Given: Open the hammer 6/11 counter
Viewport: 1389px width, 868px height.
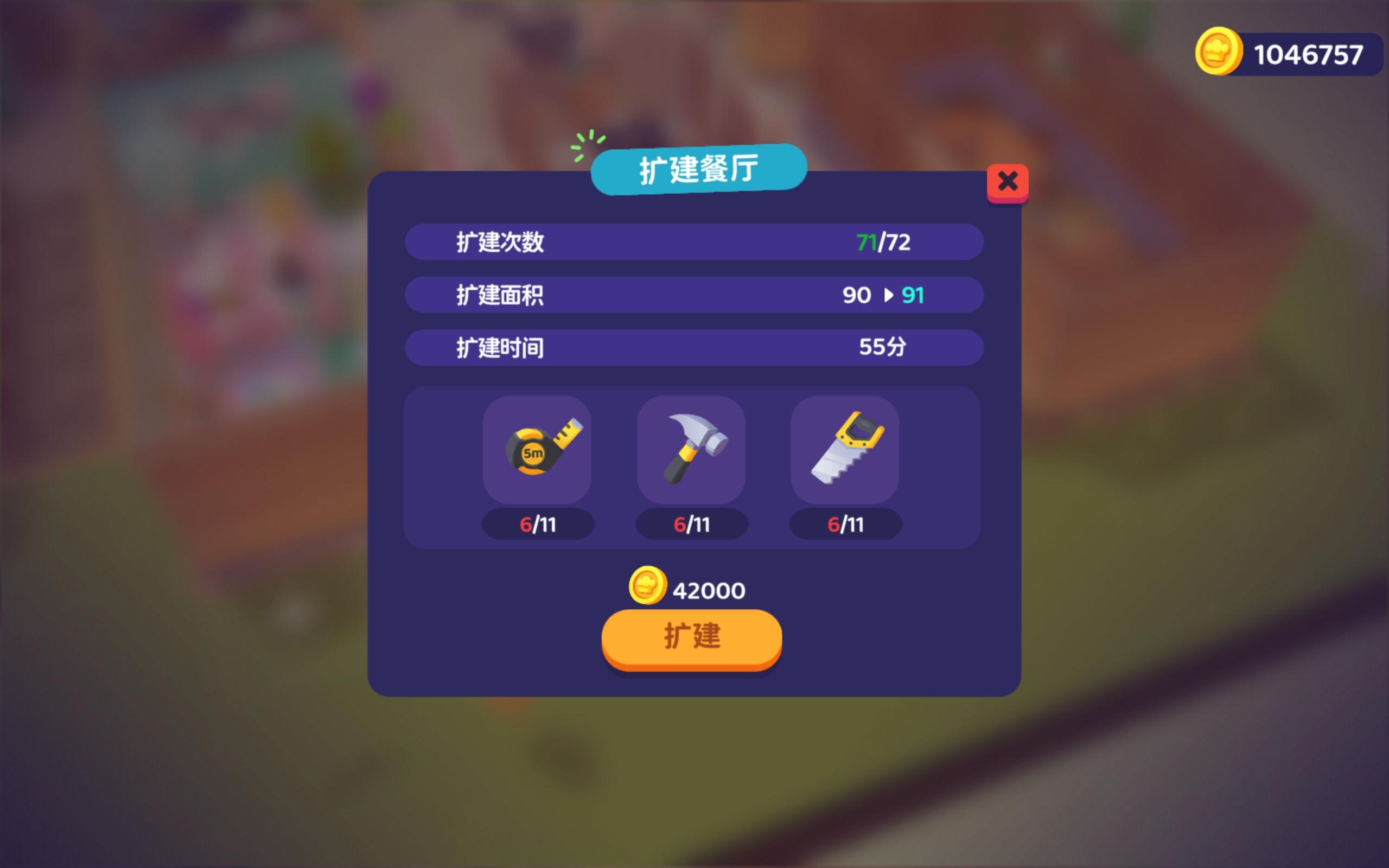Looking at the screenshot, I should [691, 524].
